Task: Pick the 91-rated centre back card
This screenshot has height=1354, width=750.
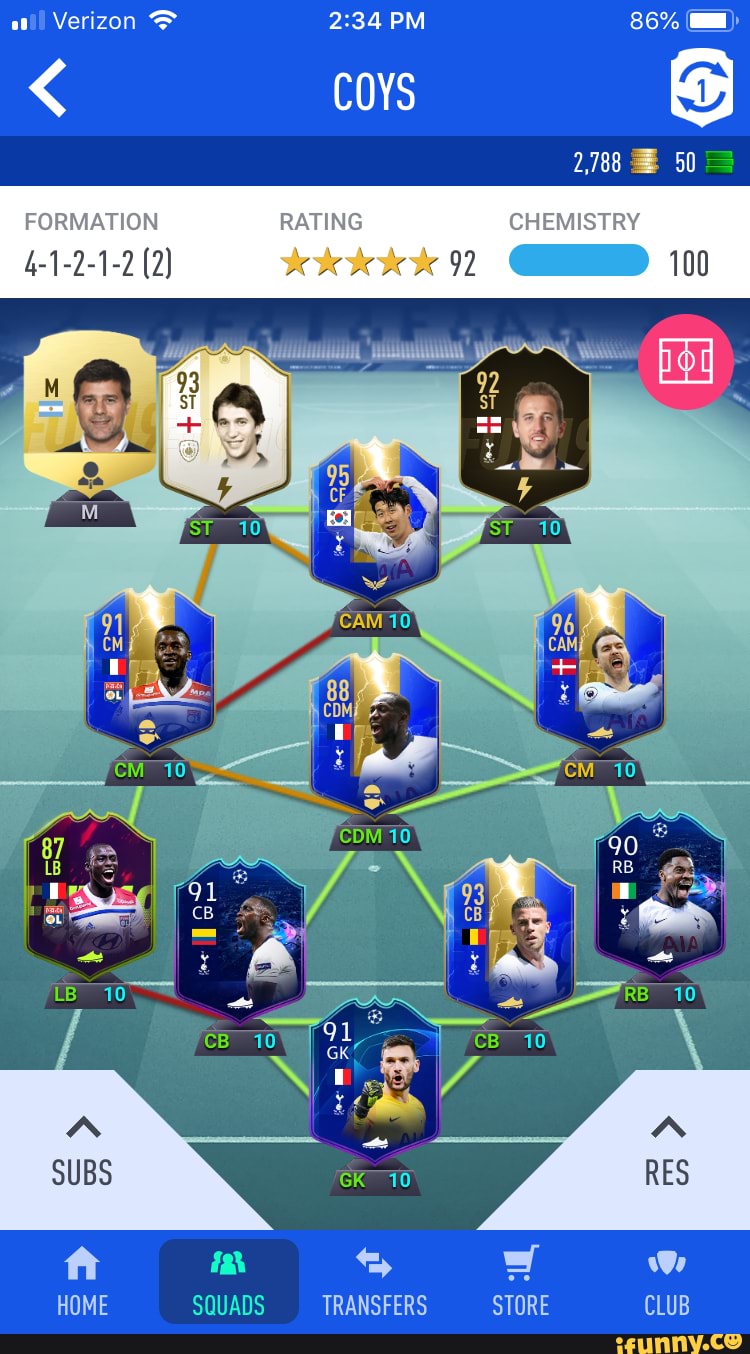Action: click(239, 940)
